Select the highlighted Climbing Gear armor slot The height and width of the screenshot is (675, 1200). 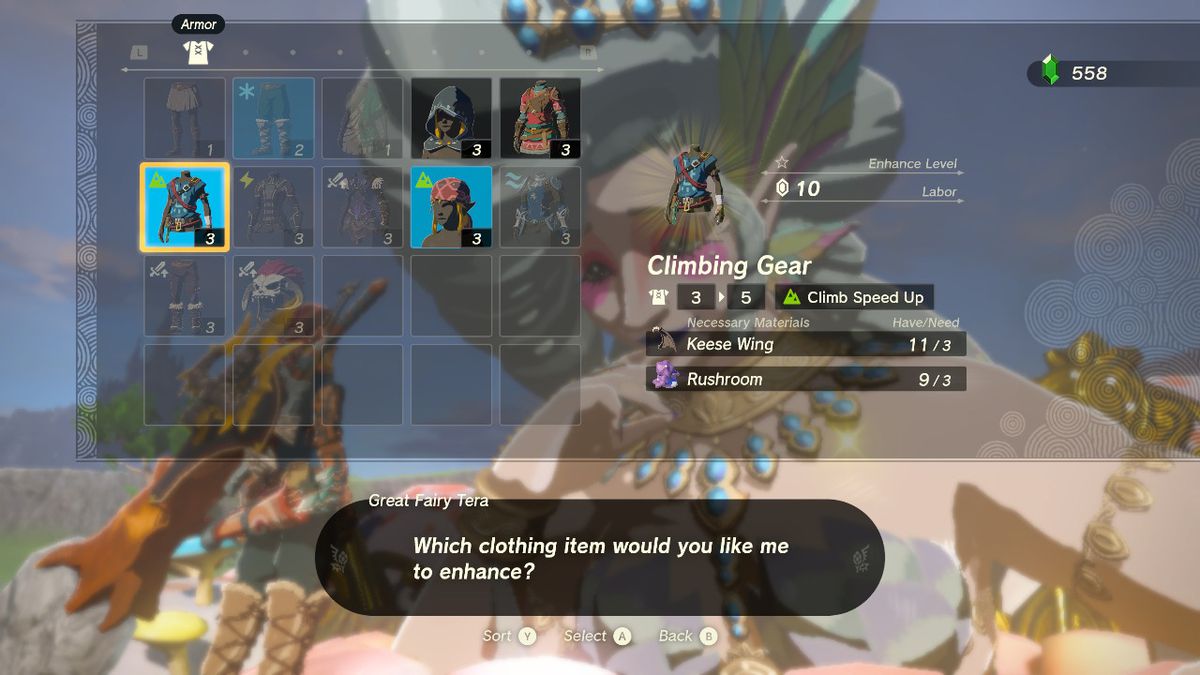pos(185,207)
